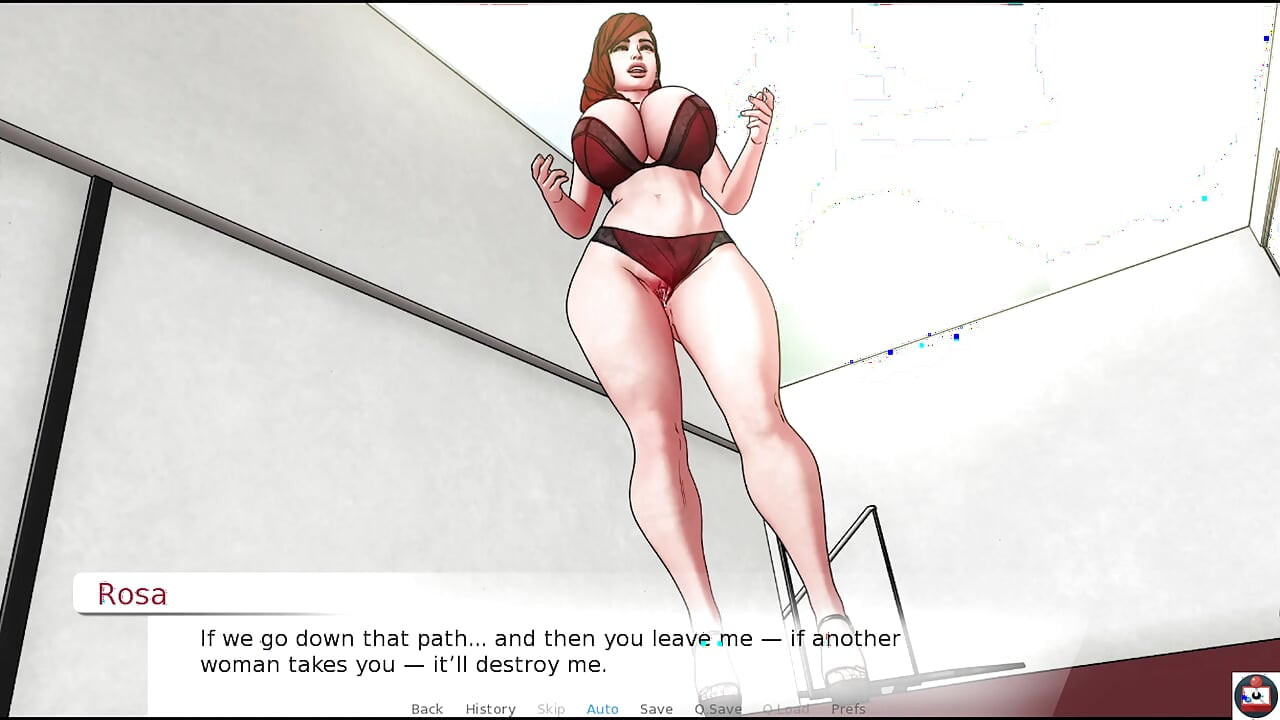Expand the quick menu Save options
Screen dimensions: 1280x720
point(656,709)
